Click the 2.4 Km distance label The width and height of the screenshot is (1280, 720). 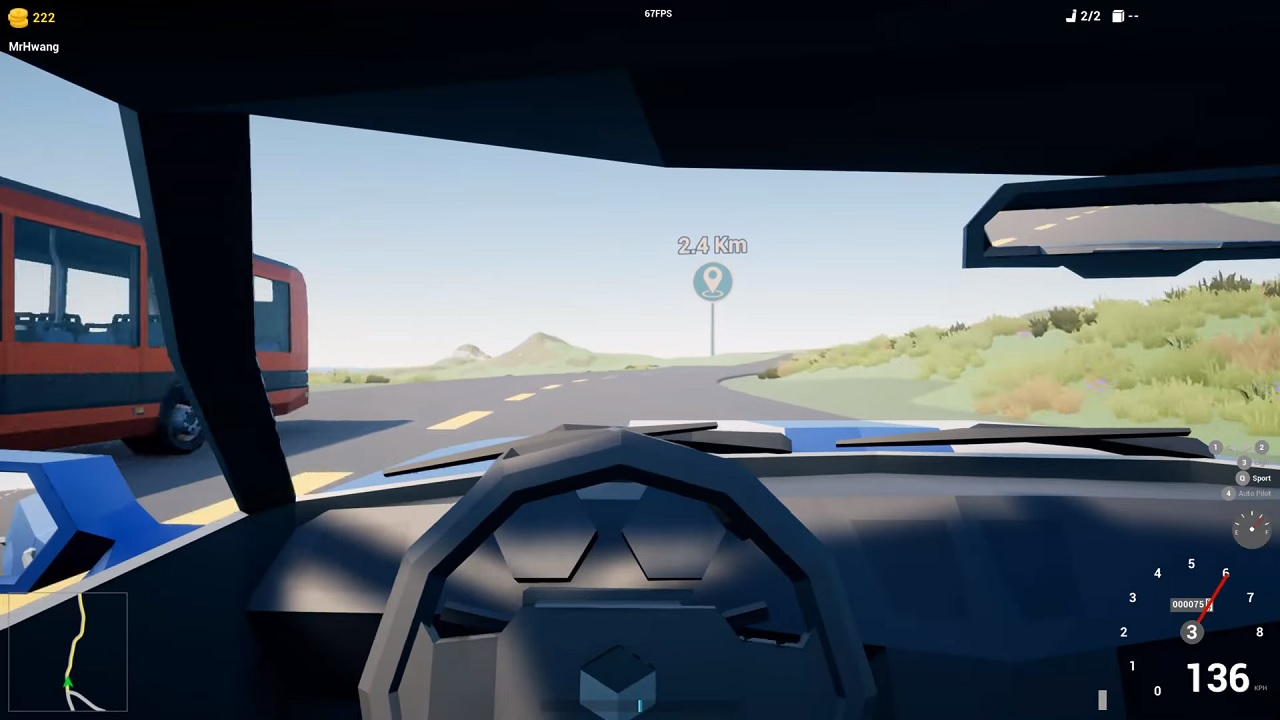[x=712, y=246]
